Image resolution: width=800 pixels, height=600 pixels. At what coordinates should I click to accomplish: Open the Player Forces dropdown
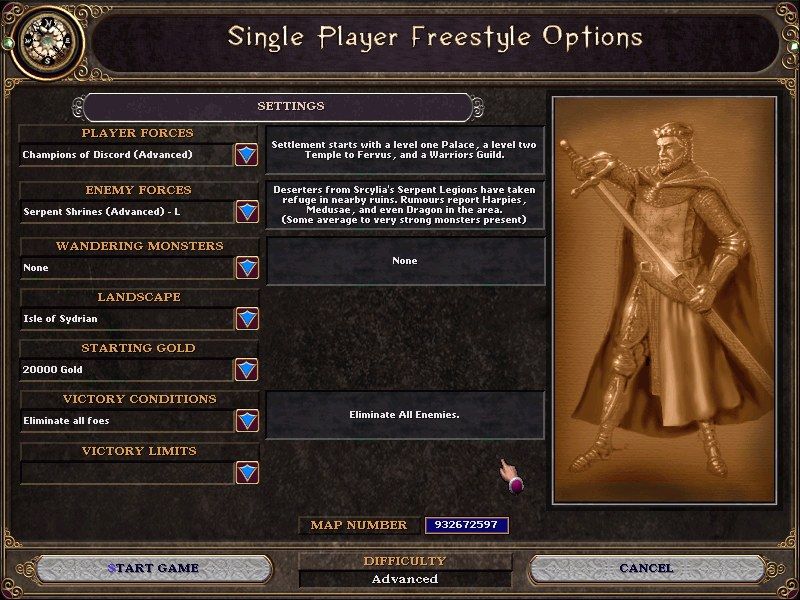pyautogui.click(x=246, y=155)
